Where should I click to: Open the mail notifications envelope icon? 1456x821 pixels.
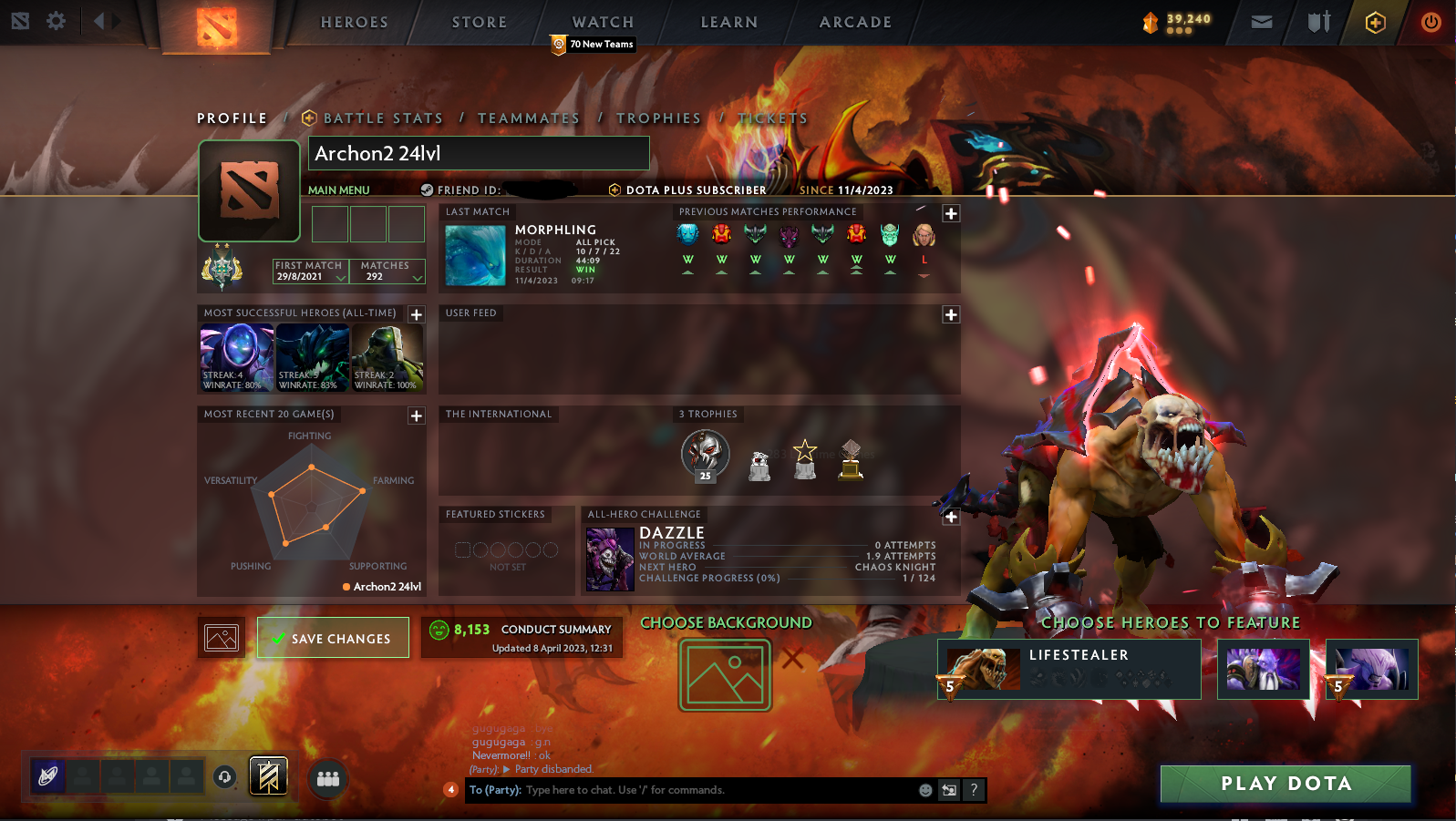1262,22
